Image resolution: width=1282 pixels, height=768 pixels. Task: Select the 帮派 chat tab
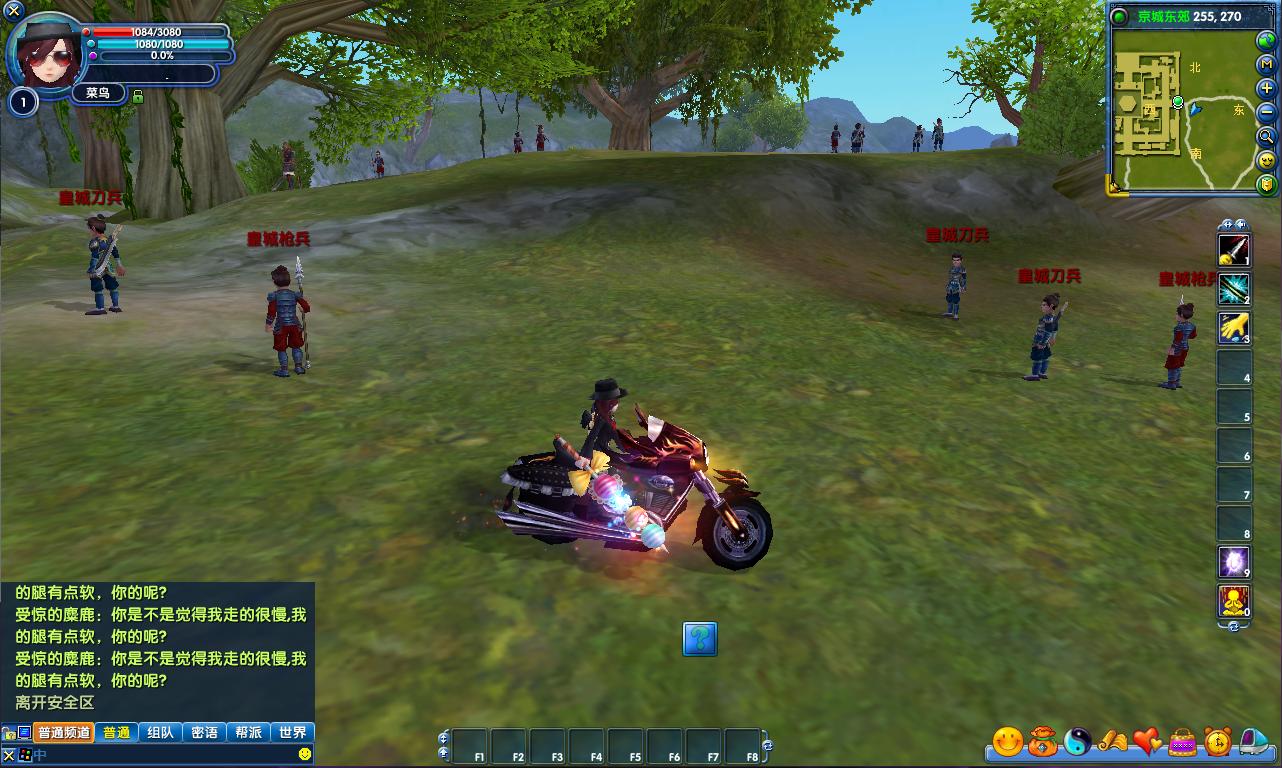click(x=248, y=732)
